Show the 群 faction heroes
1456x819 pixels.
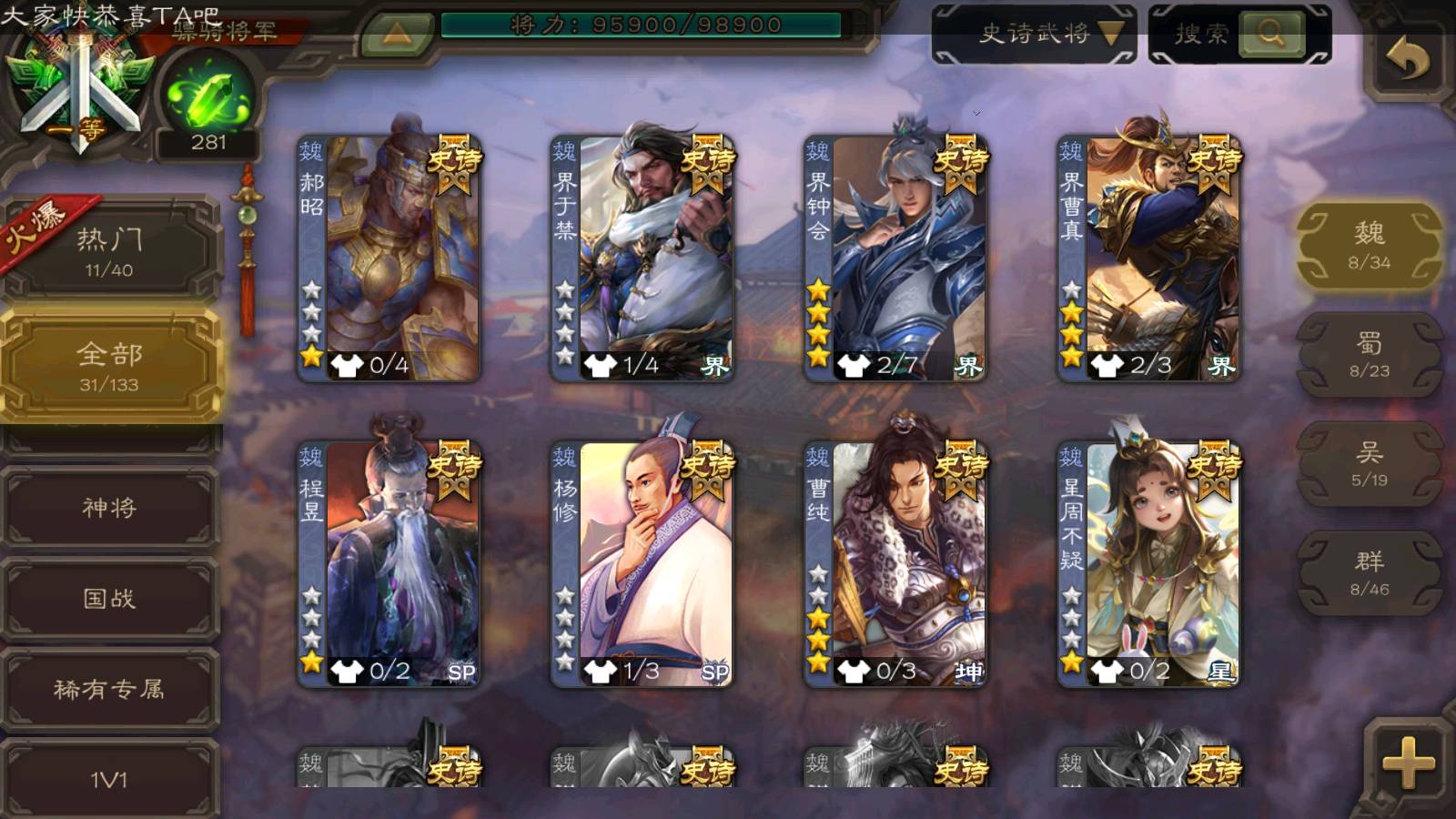click(x=1369, y=573)
